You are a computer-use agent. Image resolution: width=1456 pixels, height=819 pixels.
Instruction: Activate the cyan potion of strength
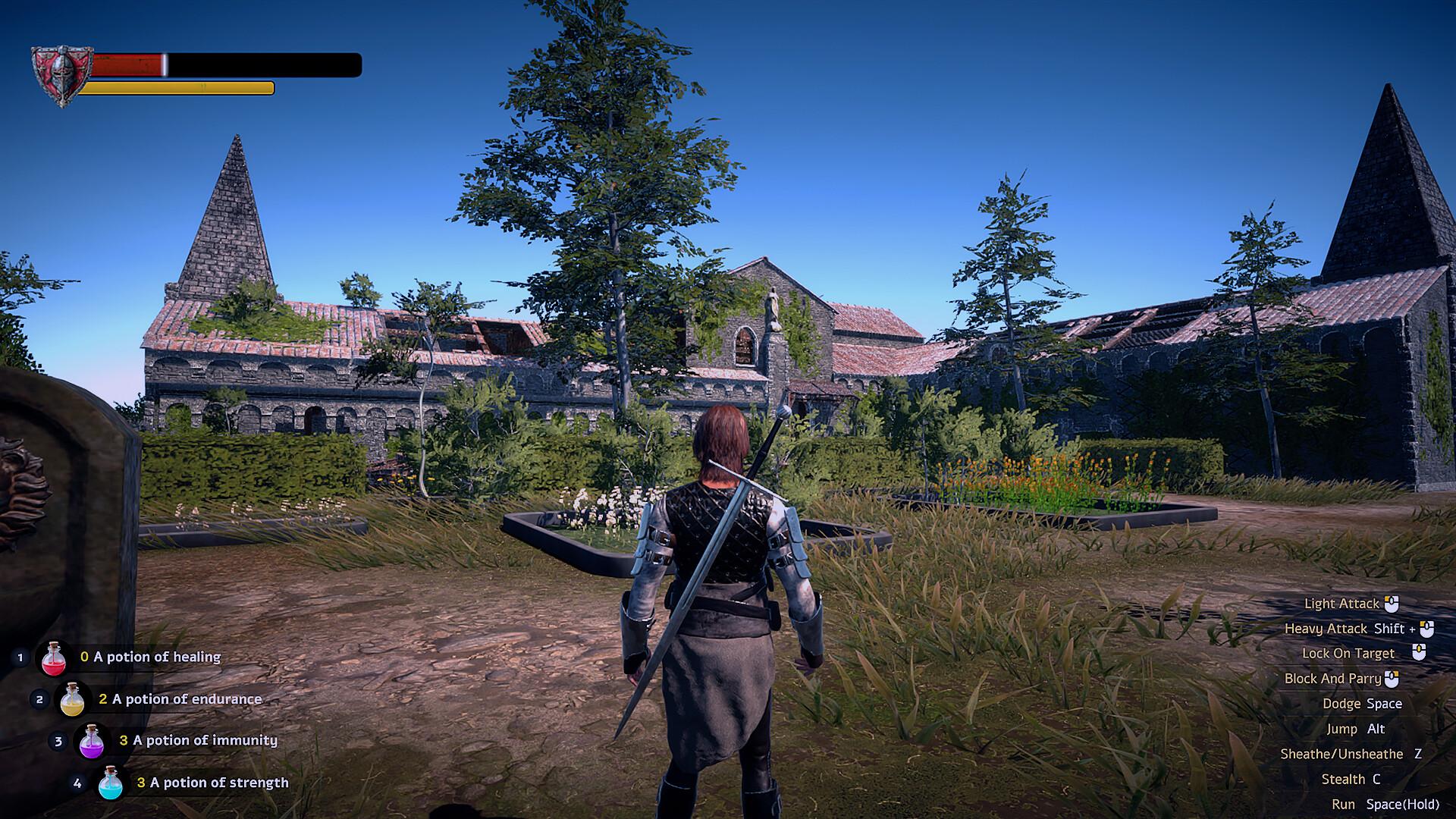point(111,783)
